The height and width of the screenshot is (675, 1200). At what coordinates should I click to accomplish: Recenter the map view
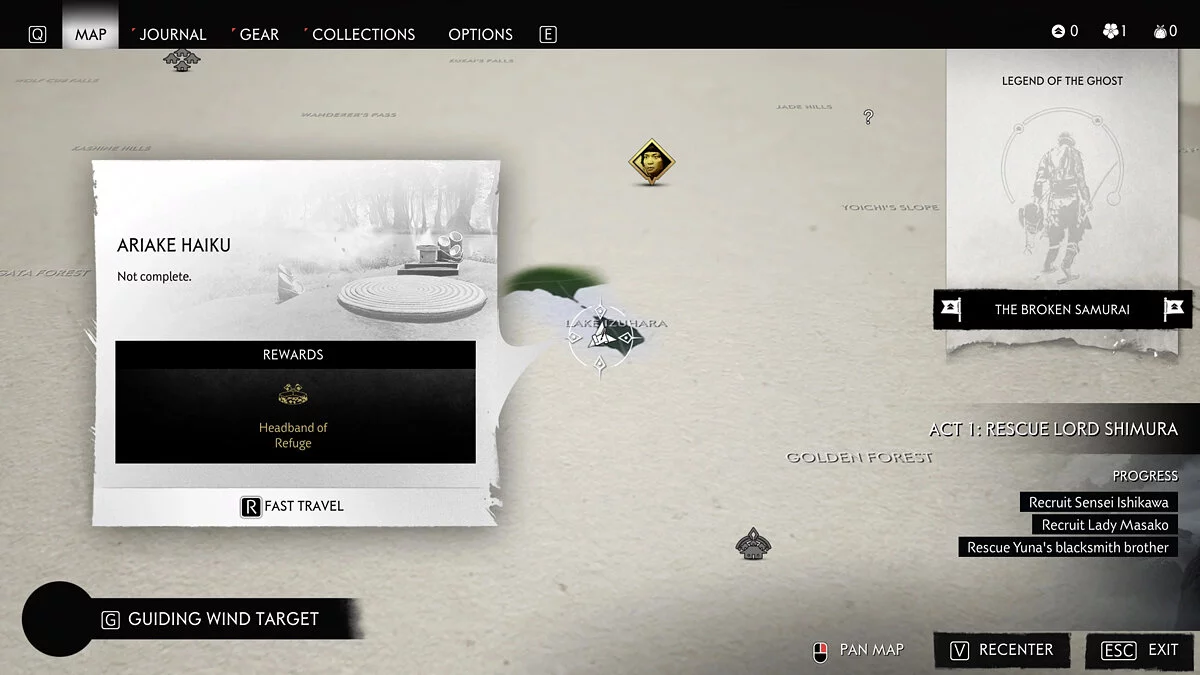[1001, 650]
